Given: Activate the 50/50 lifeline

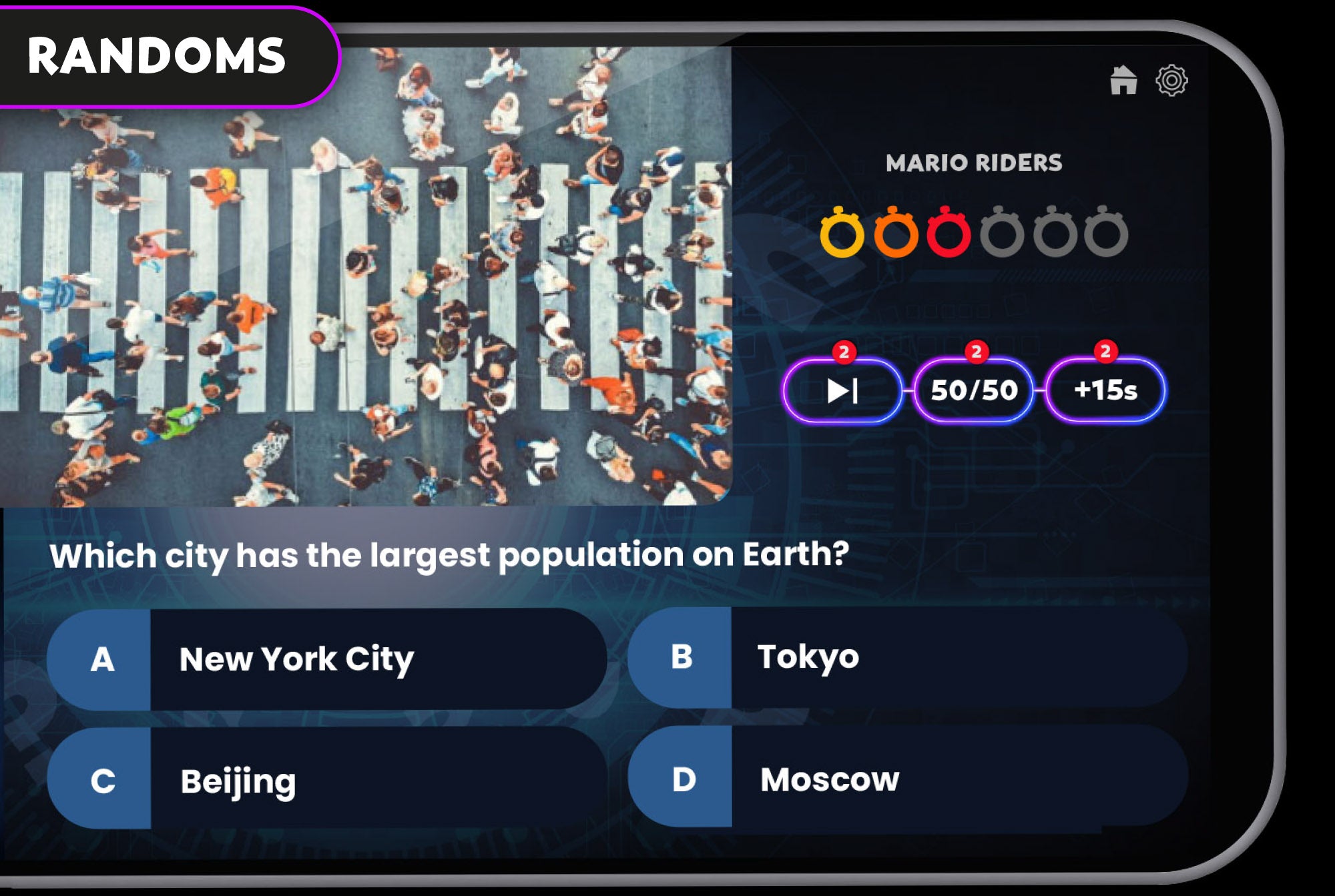Looking at the screenshot, I should point(974,391).
